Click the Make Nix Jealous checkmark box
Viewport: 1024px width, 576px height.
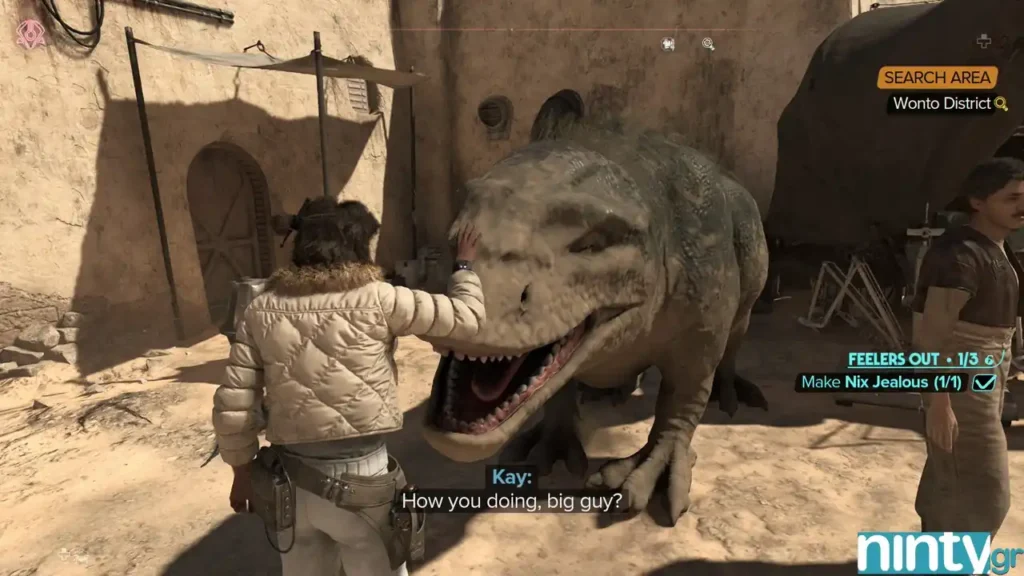coord(983,382)
